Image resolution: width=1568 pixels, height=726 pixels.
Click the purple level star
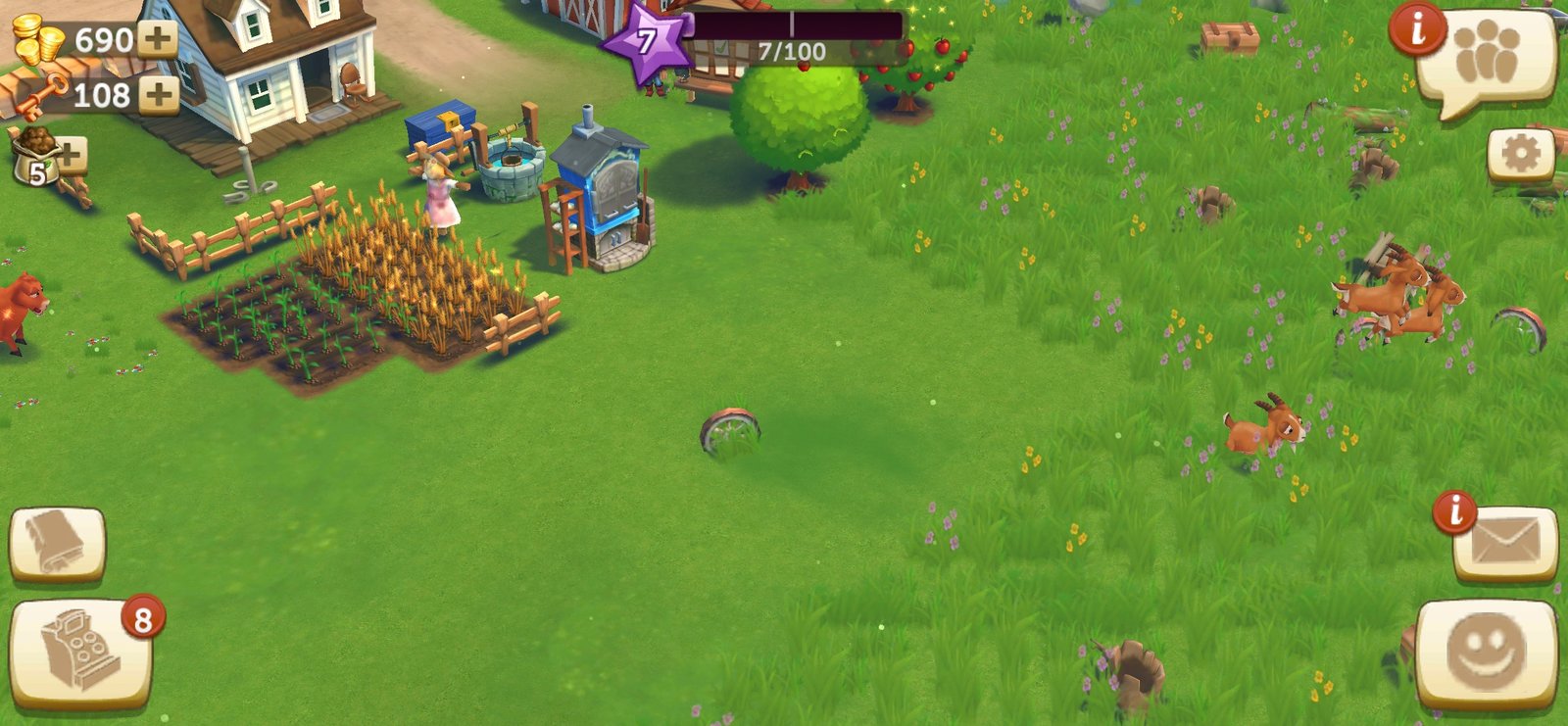point(646,42)
